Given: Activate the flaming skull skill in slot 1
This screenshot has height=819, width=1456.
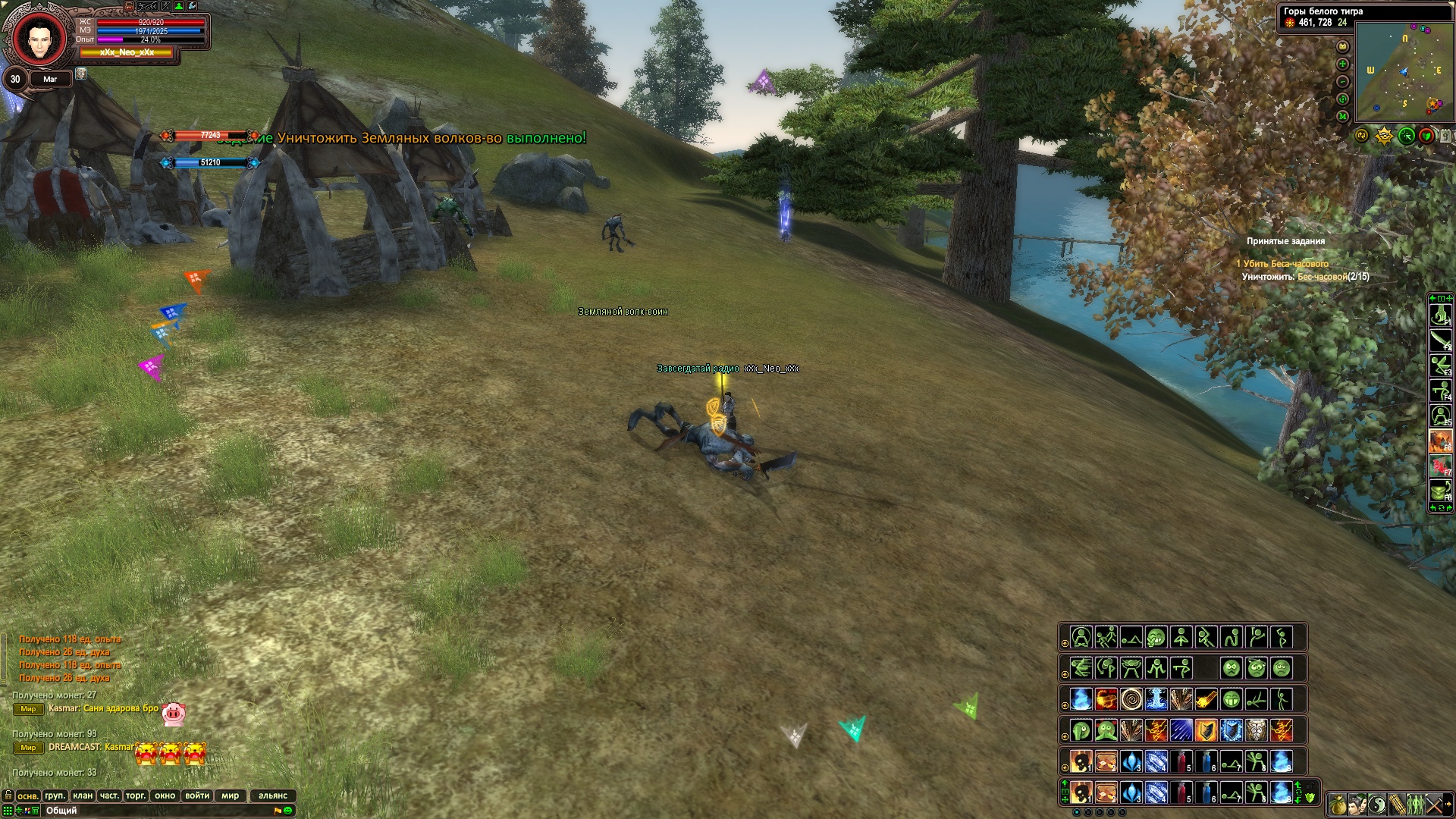Looking at the screenshot, I should pos(1081,793).
